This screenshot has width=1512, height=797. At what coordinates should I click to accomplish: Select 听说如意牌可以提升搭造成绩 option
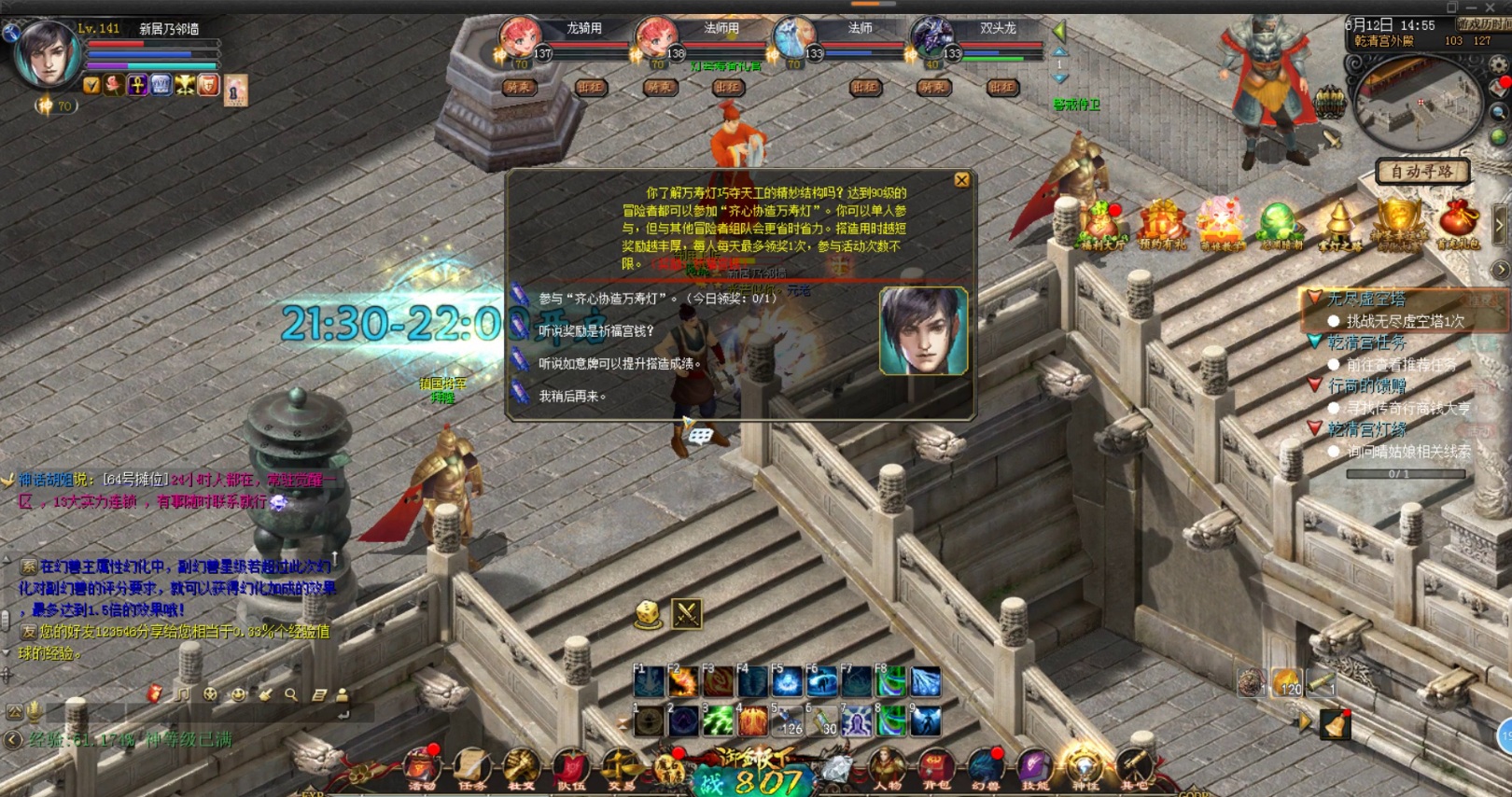point(620,364)
